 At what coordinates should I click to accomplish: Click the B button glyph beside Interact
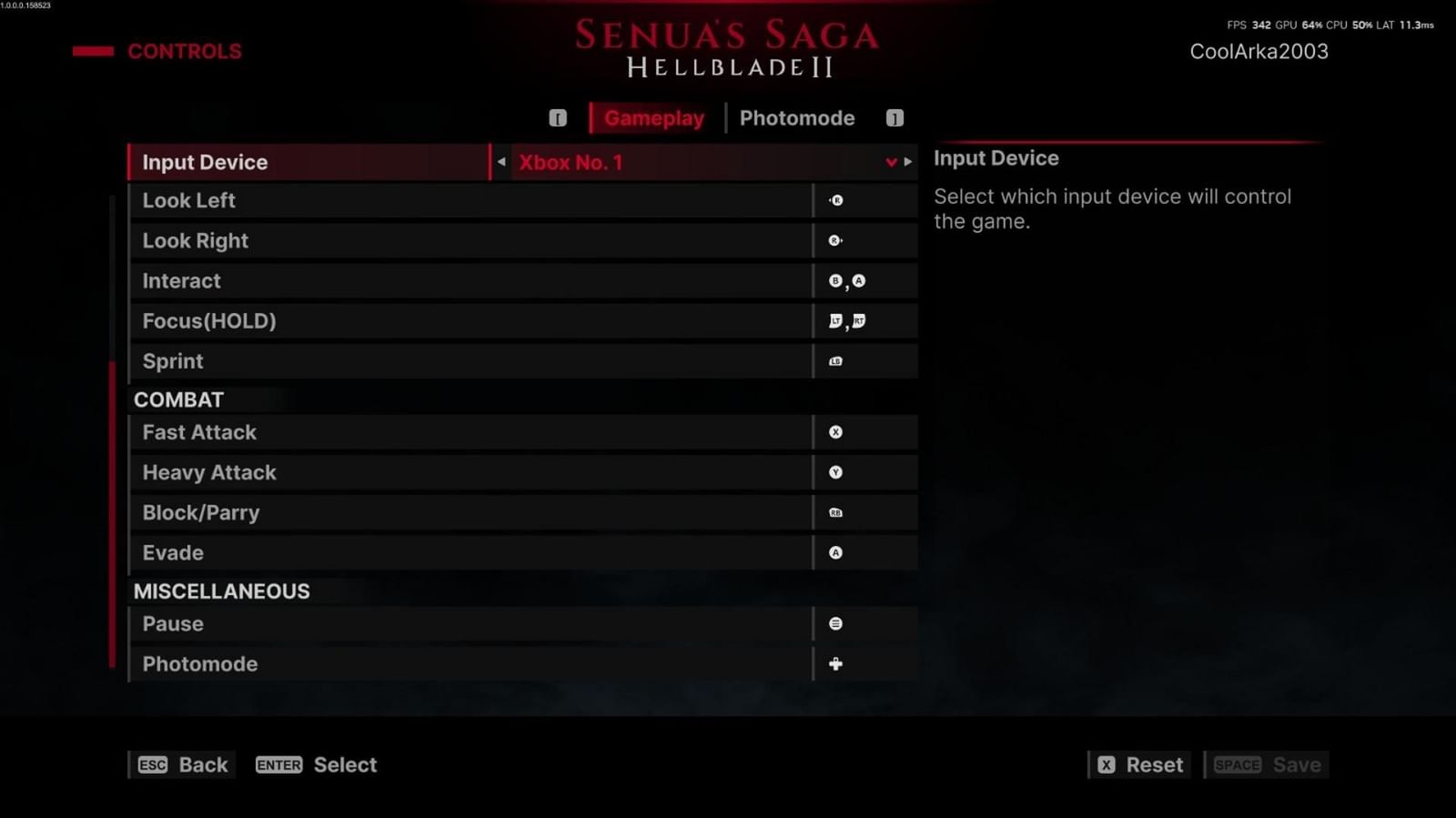834,280
